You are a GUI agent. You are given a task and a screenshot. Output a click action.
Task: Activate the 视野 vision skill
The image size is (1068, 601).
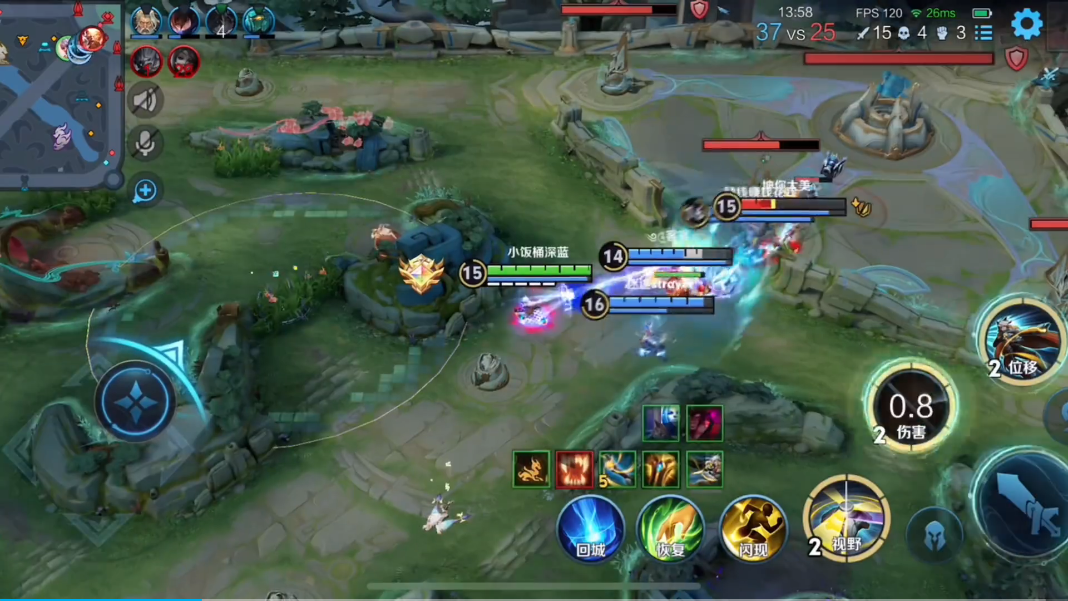click(846, 518)
